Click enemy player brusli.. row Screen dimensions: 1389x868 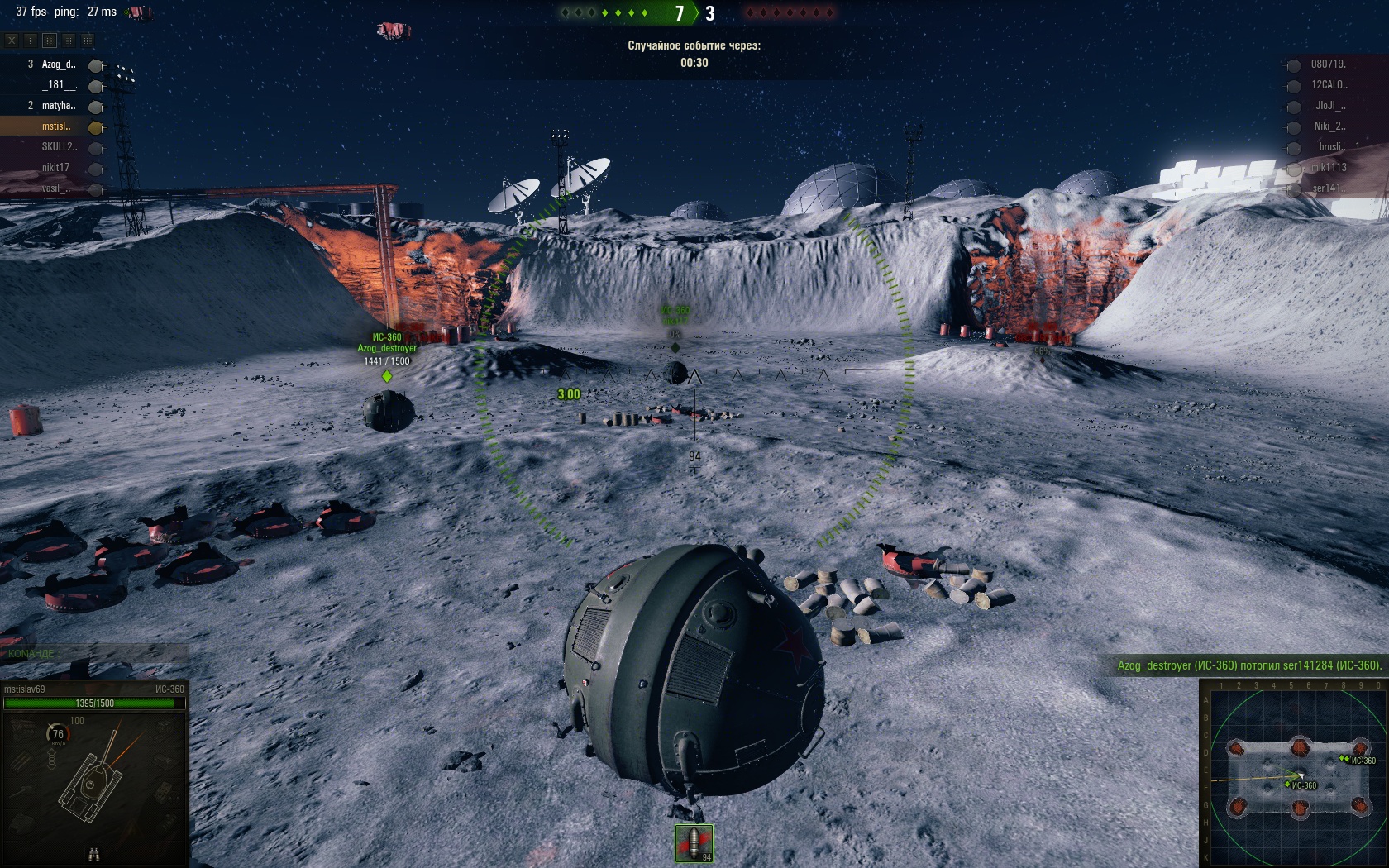pos(1331,147)
